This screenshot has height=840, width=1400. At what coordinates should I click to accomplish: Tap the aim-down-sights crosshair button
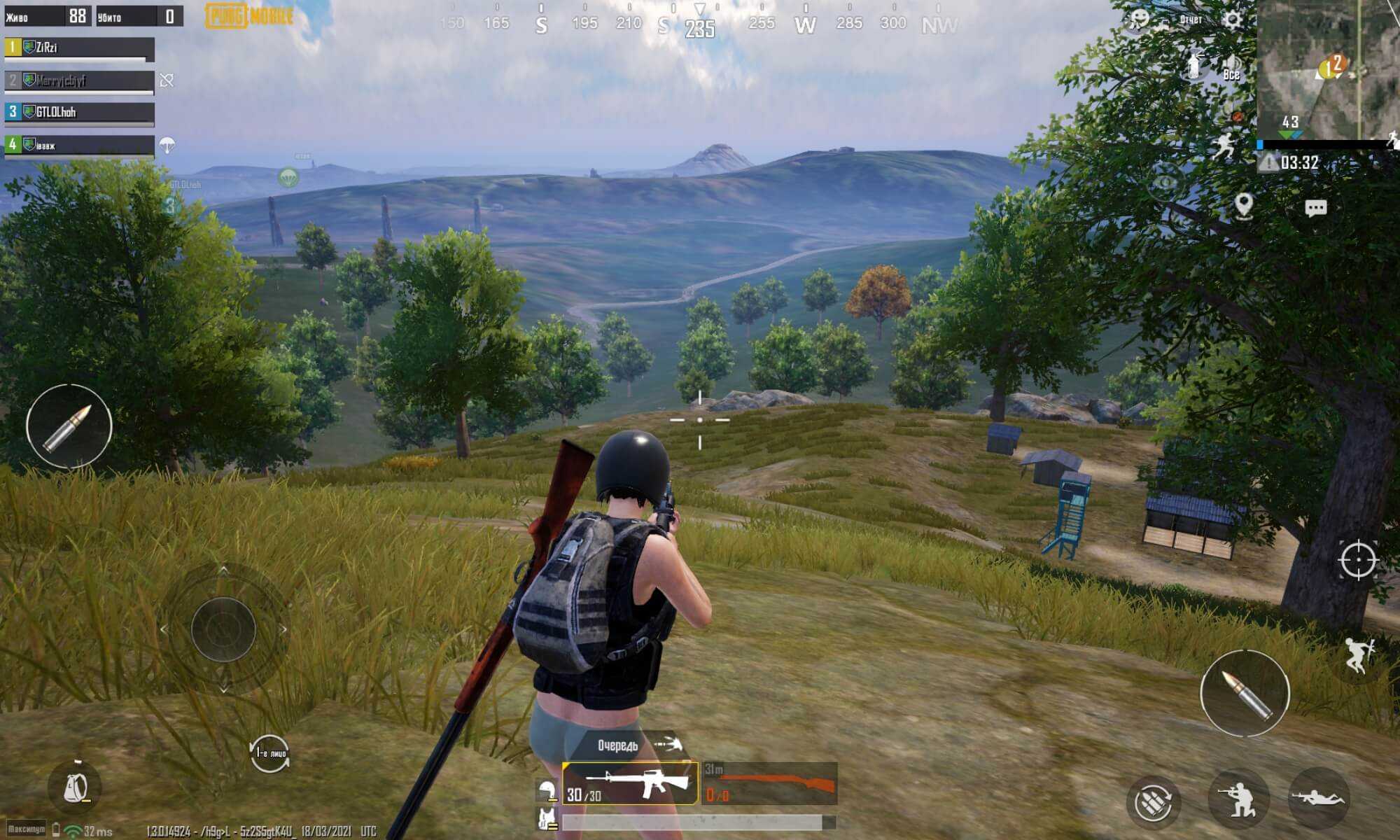(x=1358, y=560)
